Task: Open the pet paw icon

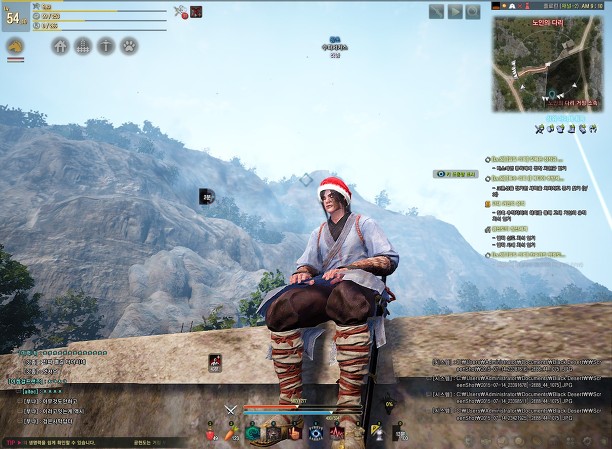Action: (129, 46)
